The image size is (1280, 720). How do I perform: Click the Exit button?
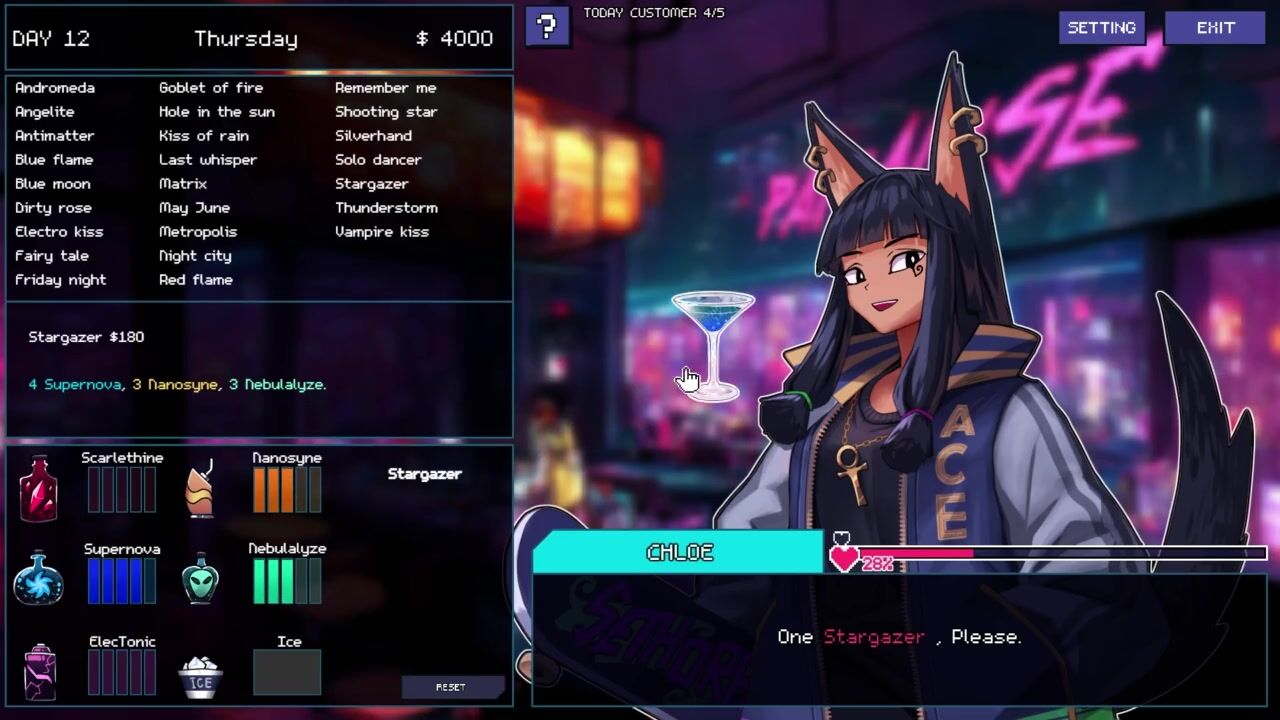point(1215,28)
